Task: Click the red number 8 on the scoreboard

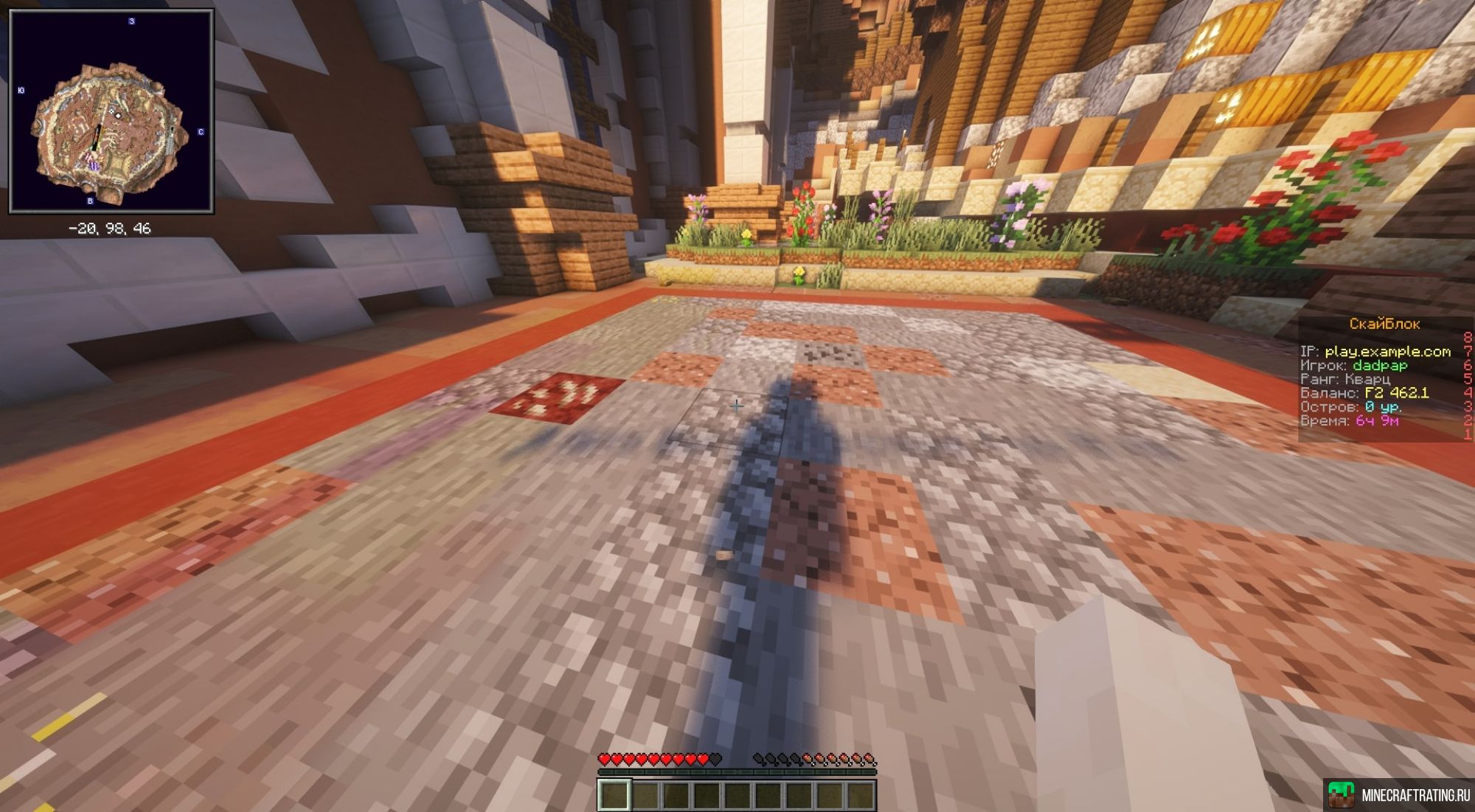Action: coord(1467,336)
